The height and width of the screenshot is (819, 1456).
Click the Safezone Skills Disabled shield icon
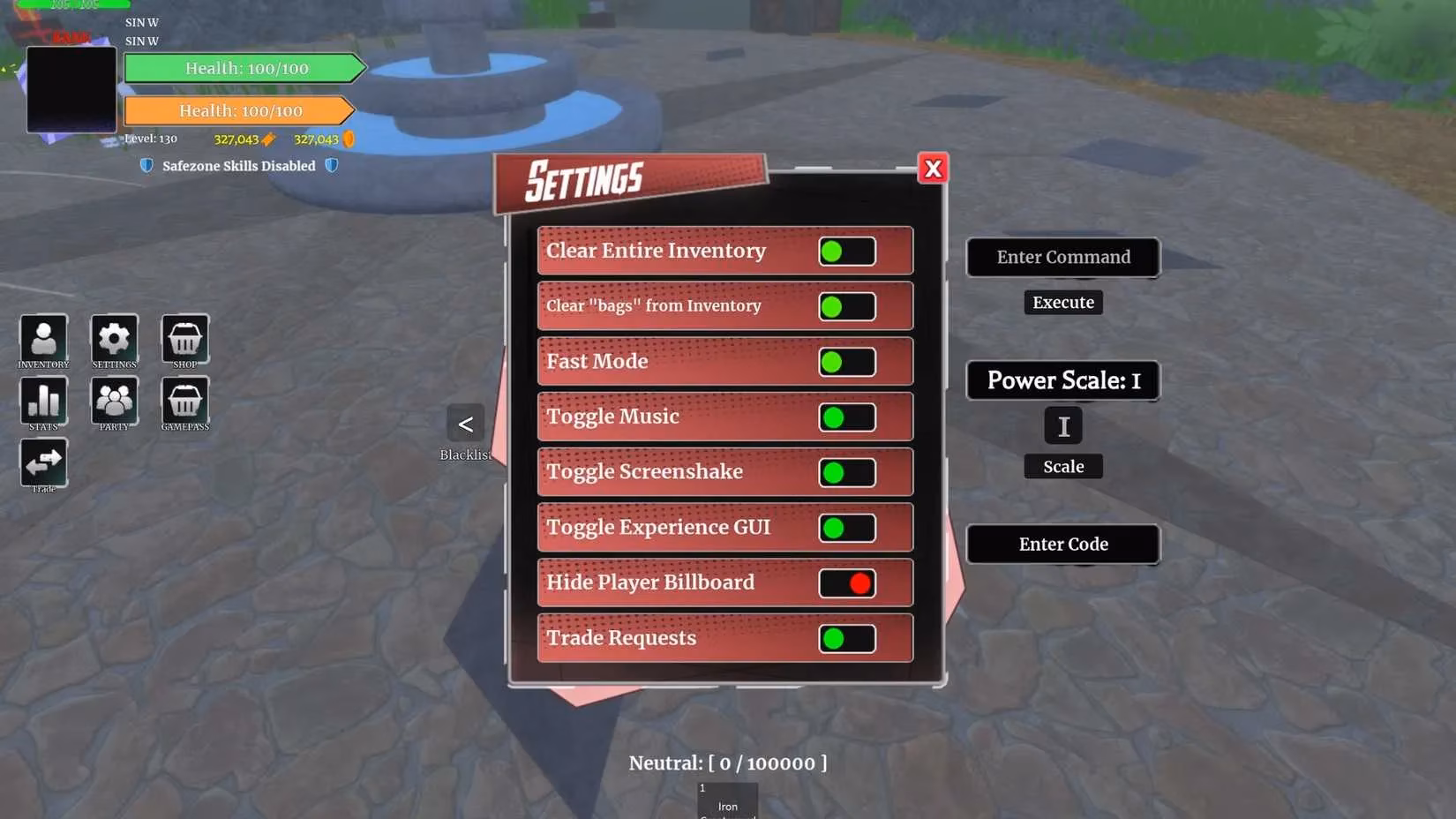tap(146, 165)
